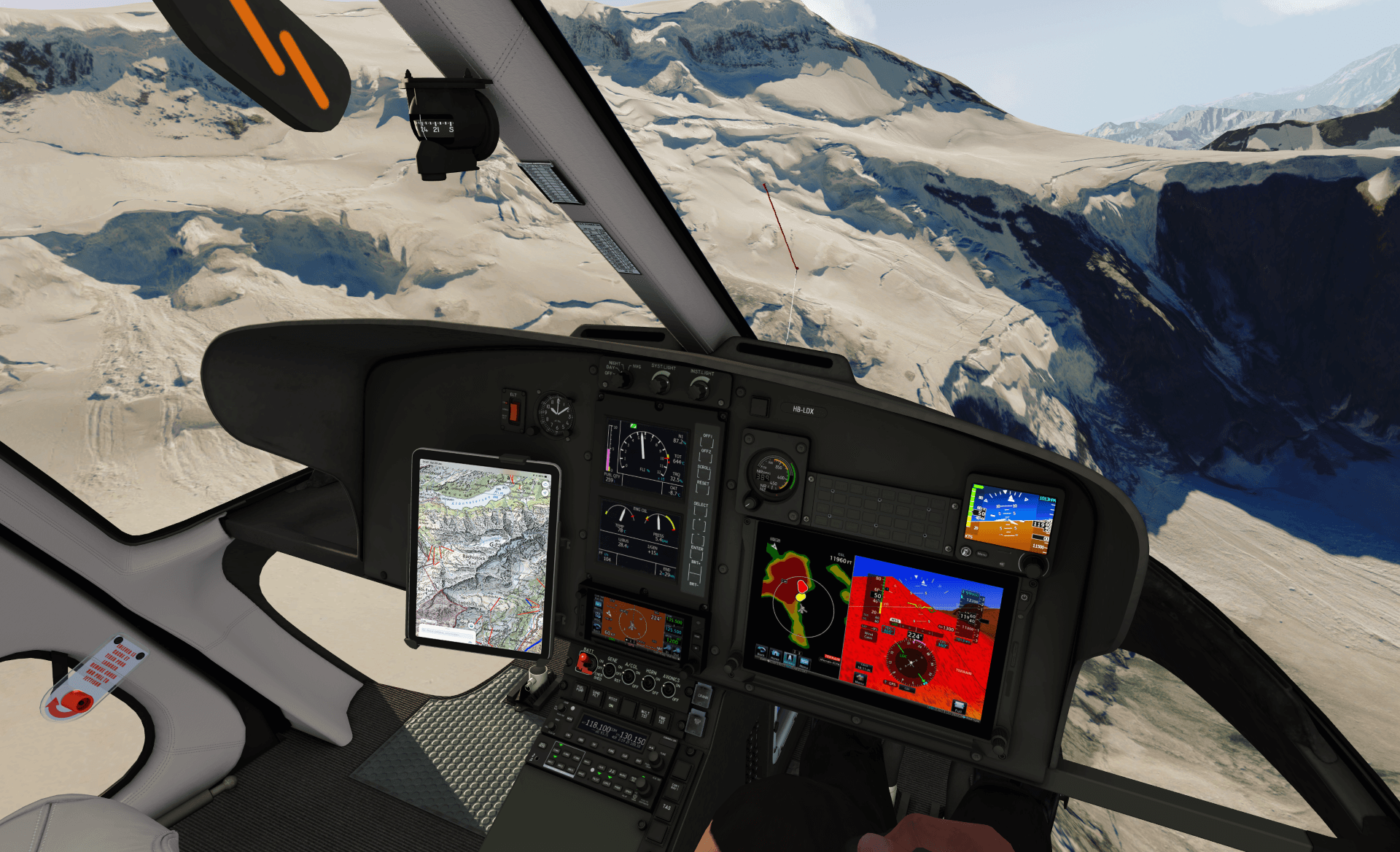The image size is (1400, 852).
Task: Toggle the HORN switch
Action: (x=648, y=683)
